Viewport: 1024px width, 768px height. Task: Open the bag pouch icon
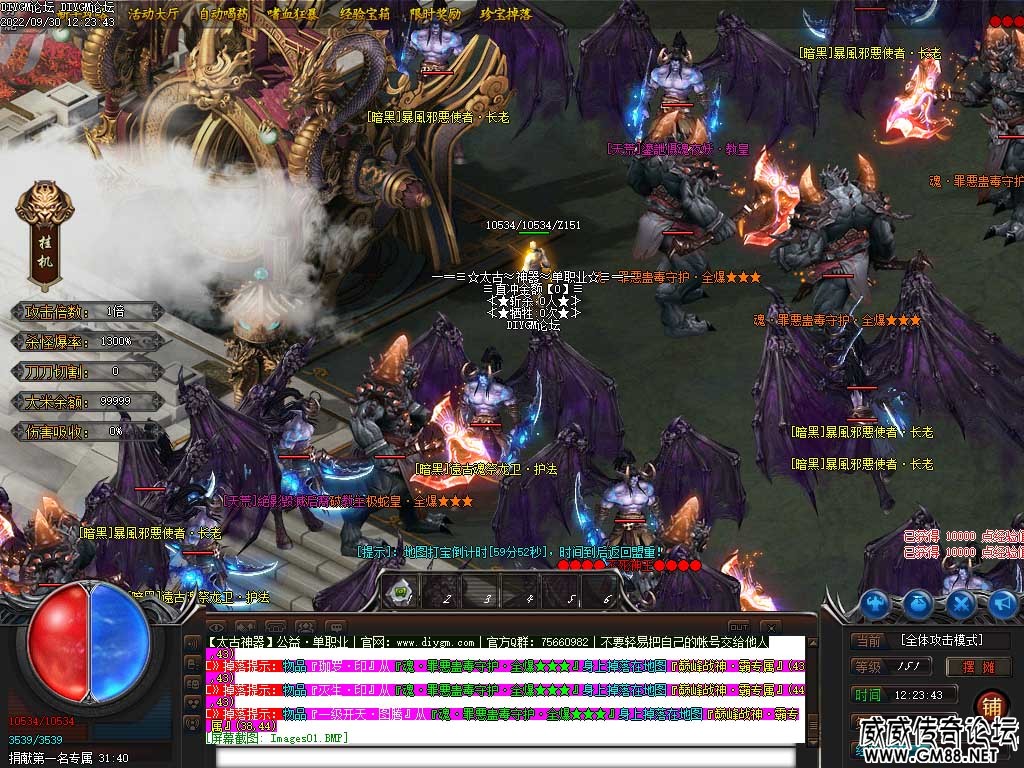coord(919,603)
